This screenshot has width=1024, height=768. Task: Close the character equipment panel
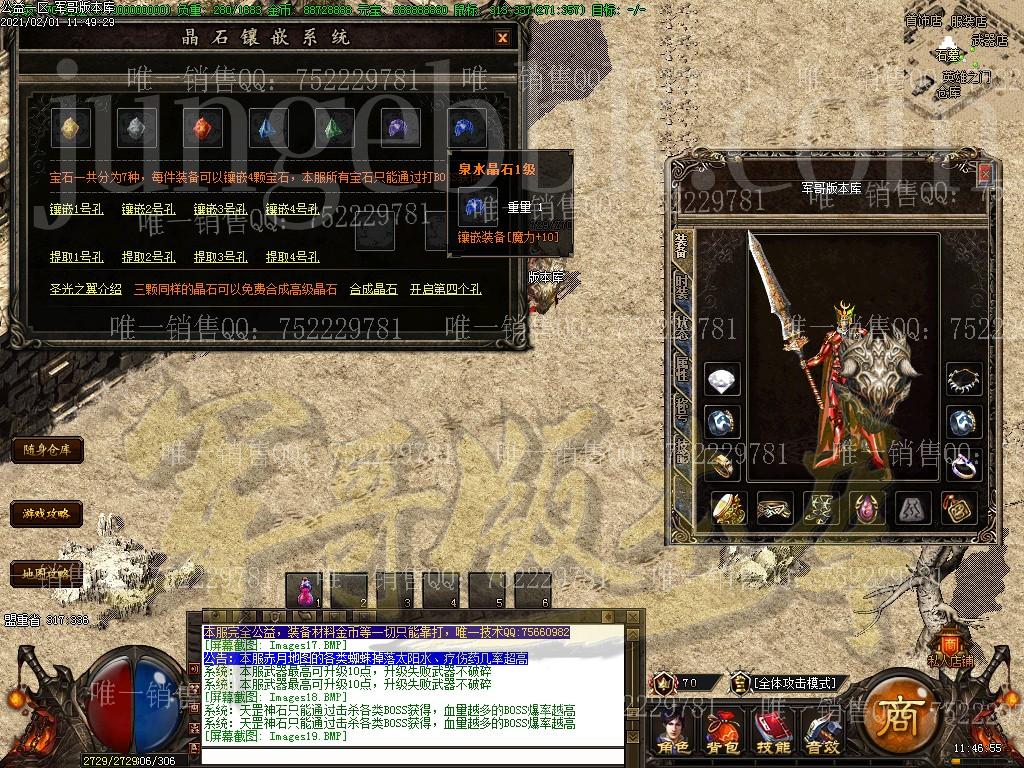pos(985,173)
